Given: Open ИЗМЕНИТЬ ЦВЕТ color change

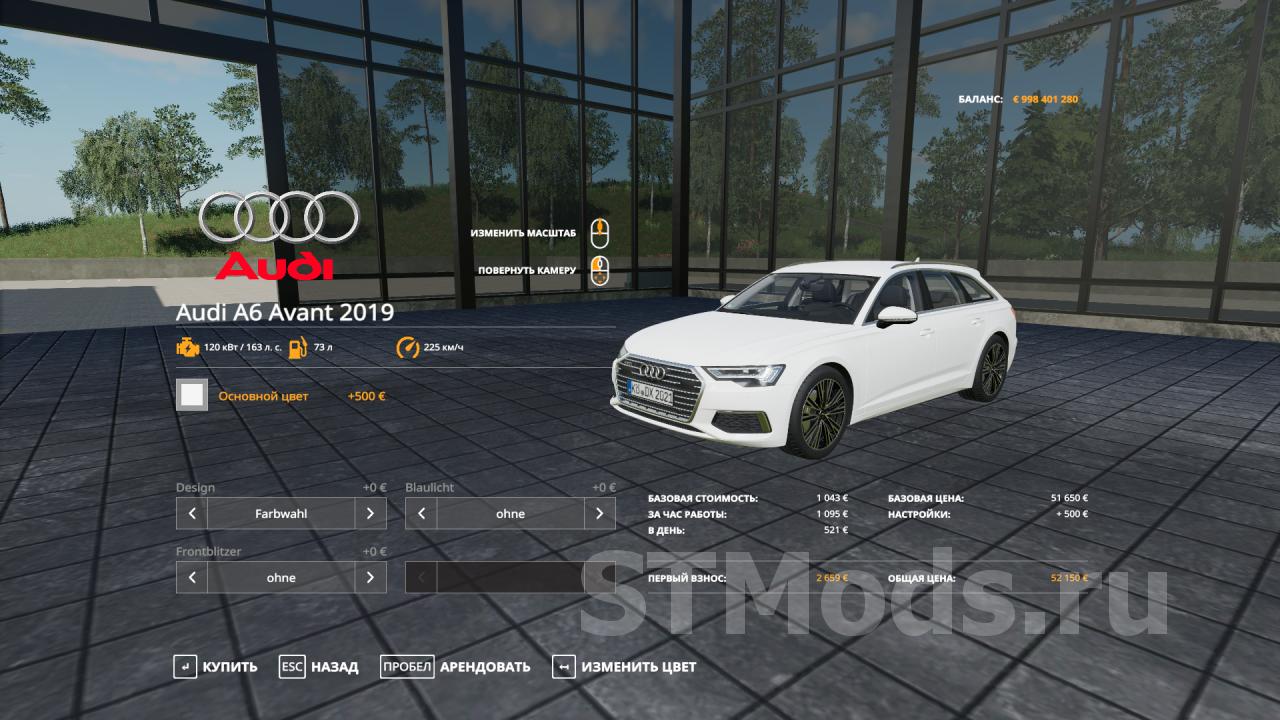Looking at the screenshot, I should tap(624, 667).
